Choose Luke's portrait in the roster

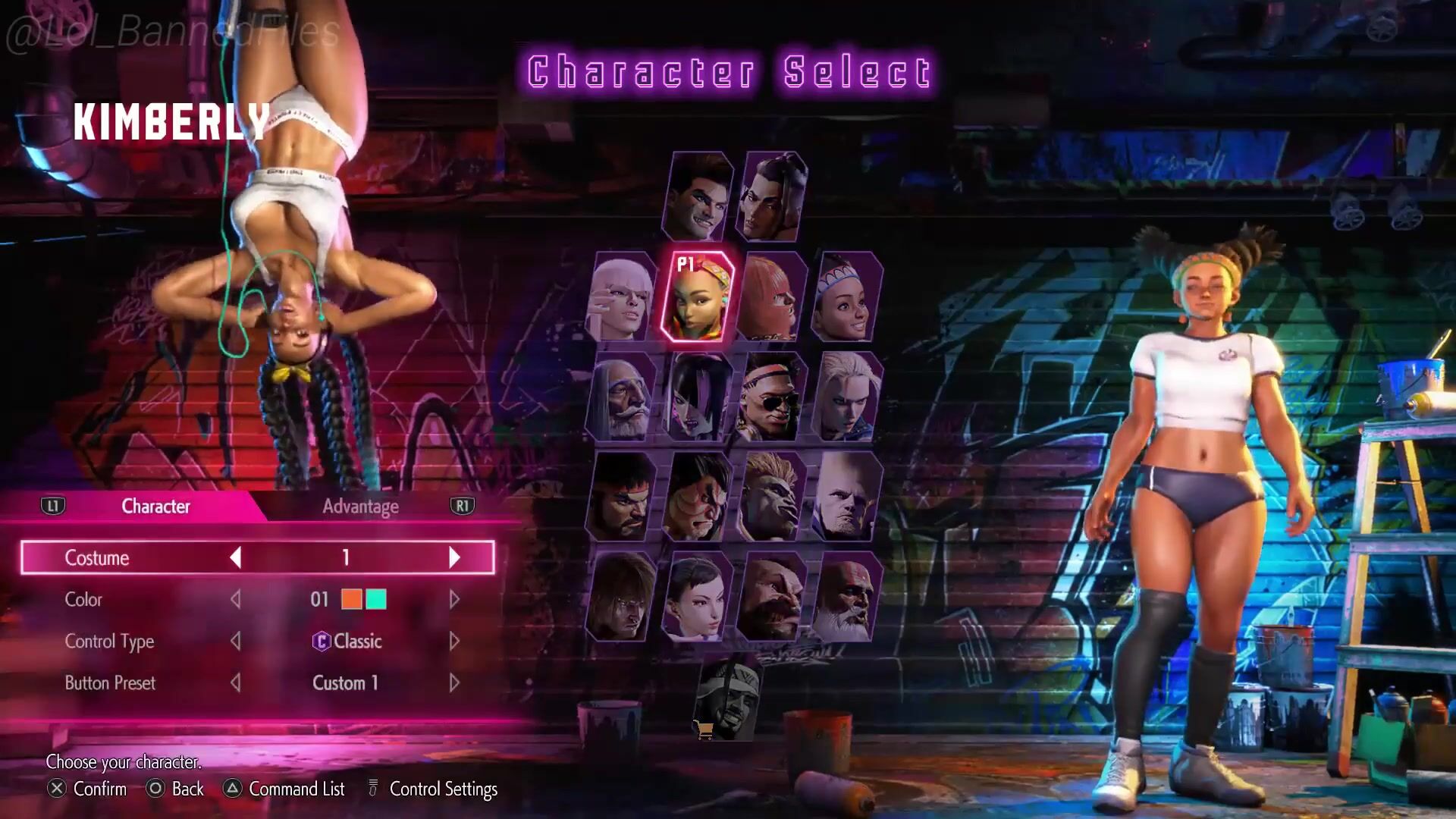click(x=698, y=196)
